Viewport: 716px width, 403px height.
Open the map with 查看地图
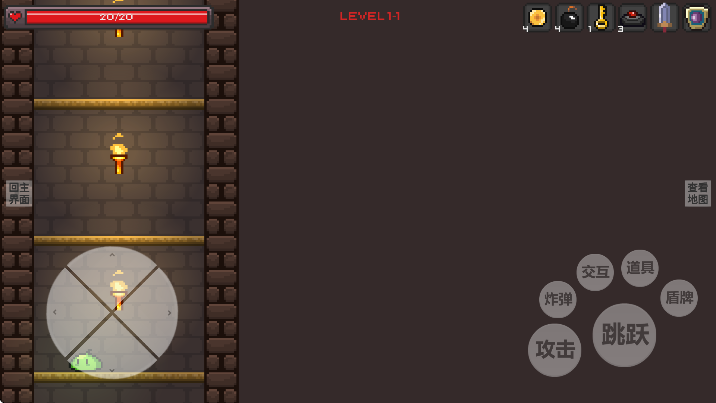(x=698, y=194)
